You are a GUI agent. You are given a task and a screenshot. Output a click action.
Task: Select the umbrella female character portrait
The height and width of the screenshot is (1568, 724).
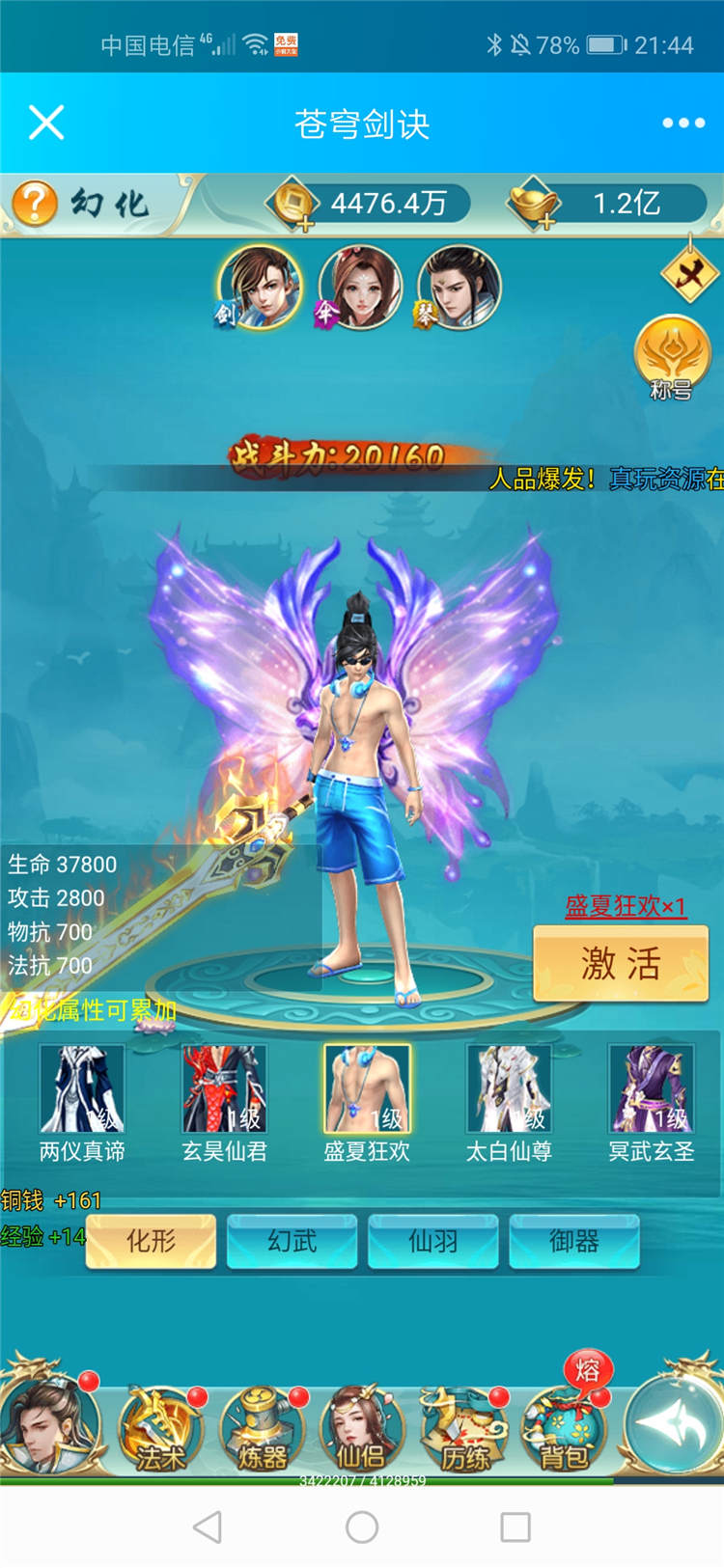point(359,287)
